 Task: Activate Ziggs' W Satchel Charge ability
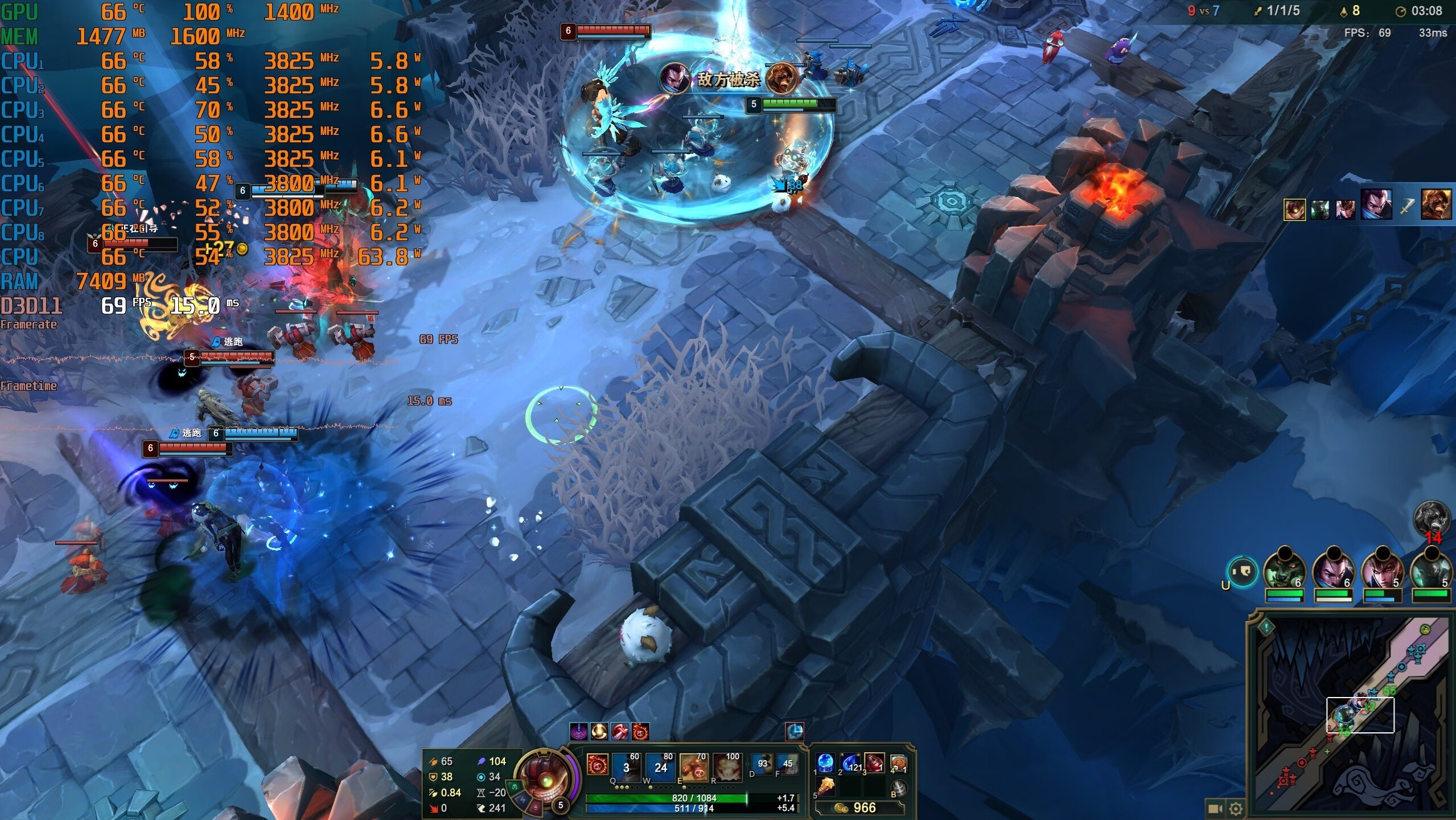pos(660,767)
